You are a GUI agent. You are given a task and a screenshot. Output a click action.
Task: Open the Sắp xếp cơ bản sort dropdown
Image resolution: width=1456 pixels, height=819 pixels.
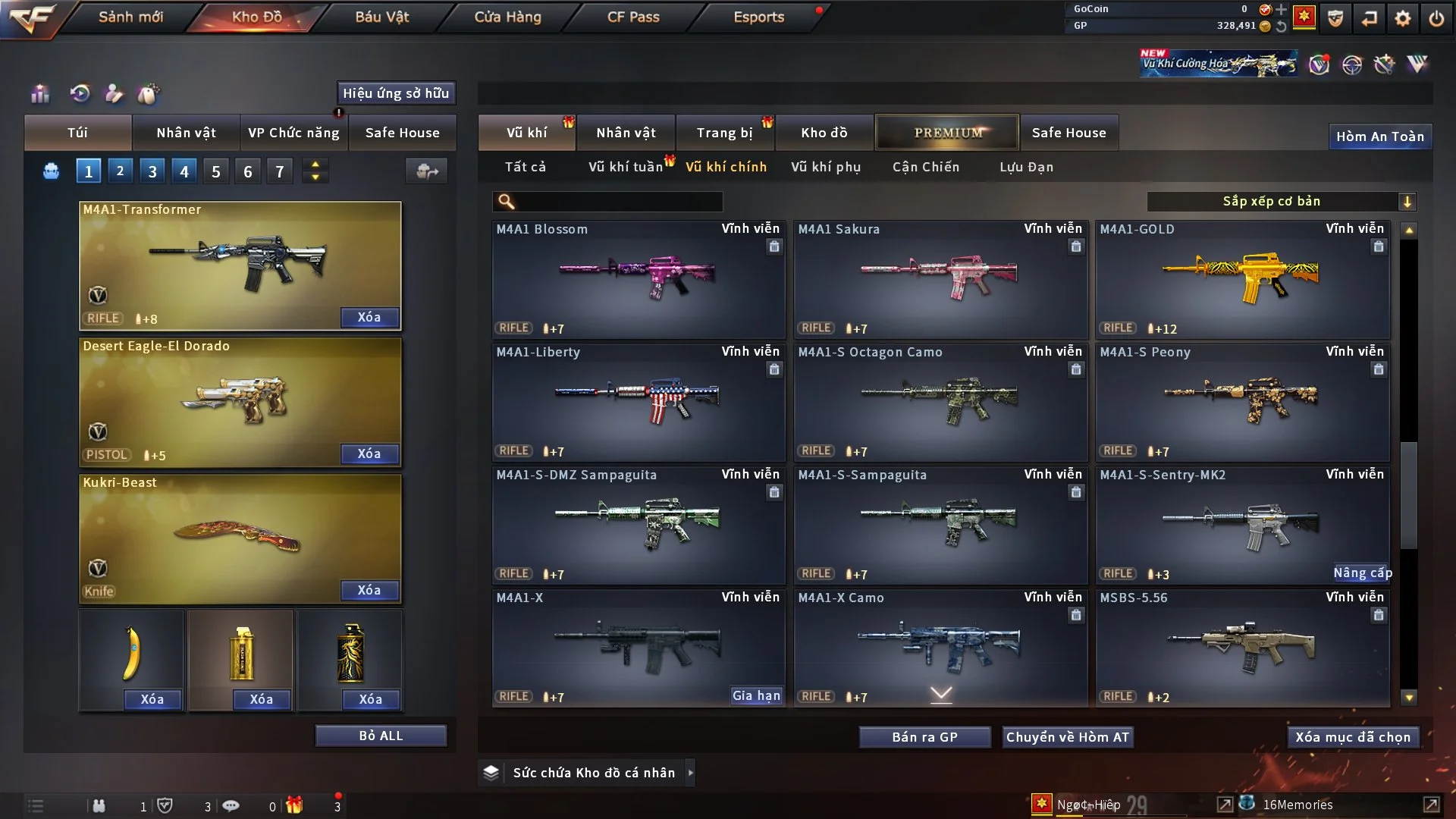coord(1281,201)
